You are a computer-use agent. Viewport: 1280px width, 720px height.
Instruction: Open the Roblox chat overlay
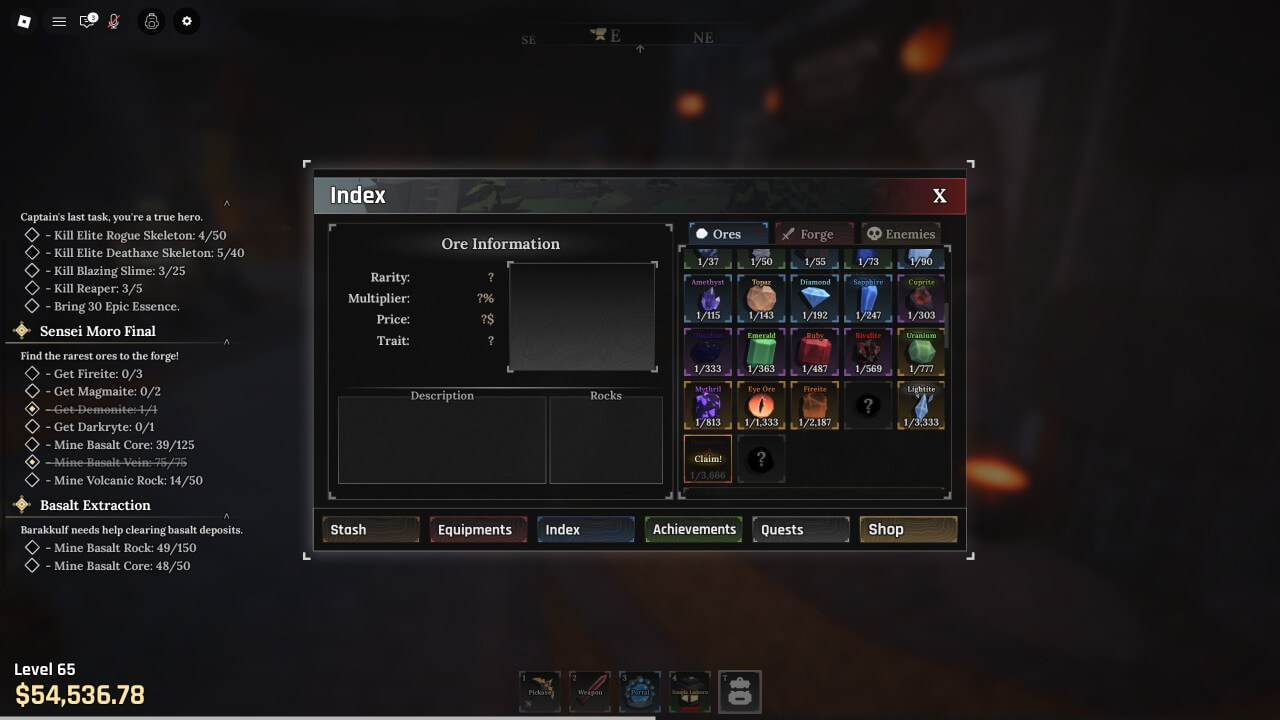(88, 21)
